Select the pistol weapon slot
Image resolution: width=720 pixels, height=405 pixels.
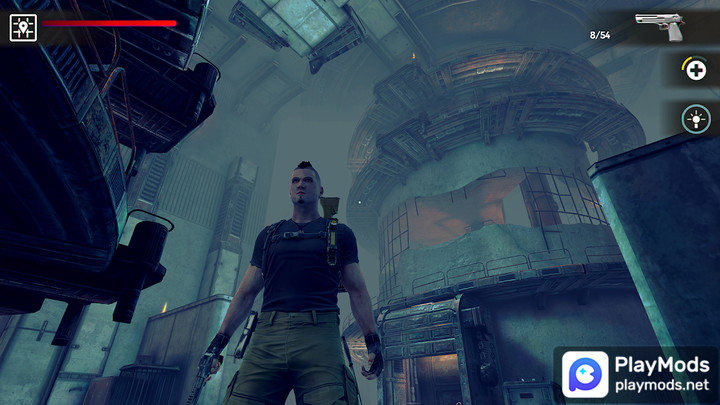661,27
